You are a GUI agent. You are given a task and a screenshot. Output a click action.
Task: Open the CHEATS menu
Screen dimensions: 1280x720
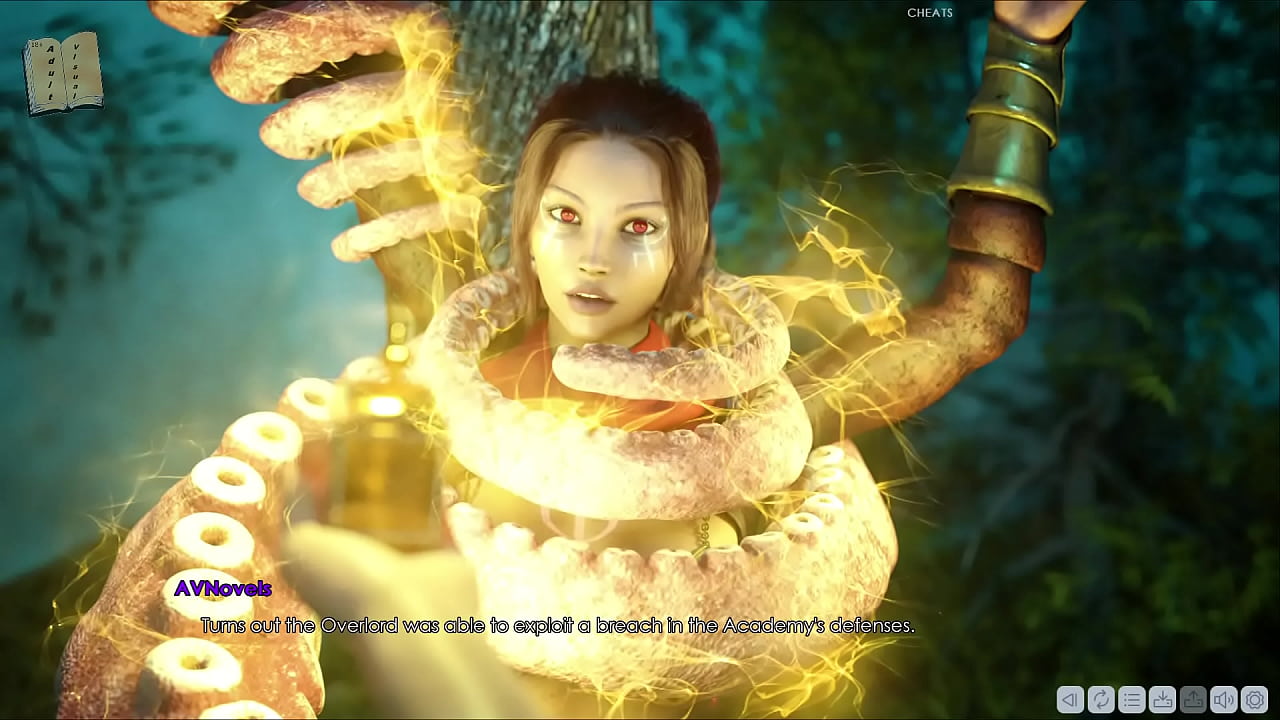pos(929,13)
